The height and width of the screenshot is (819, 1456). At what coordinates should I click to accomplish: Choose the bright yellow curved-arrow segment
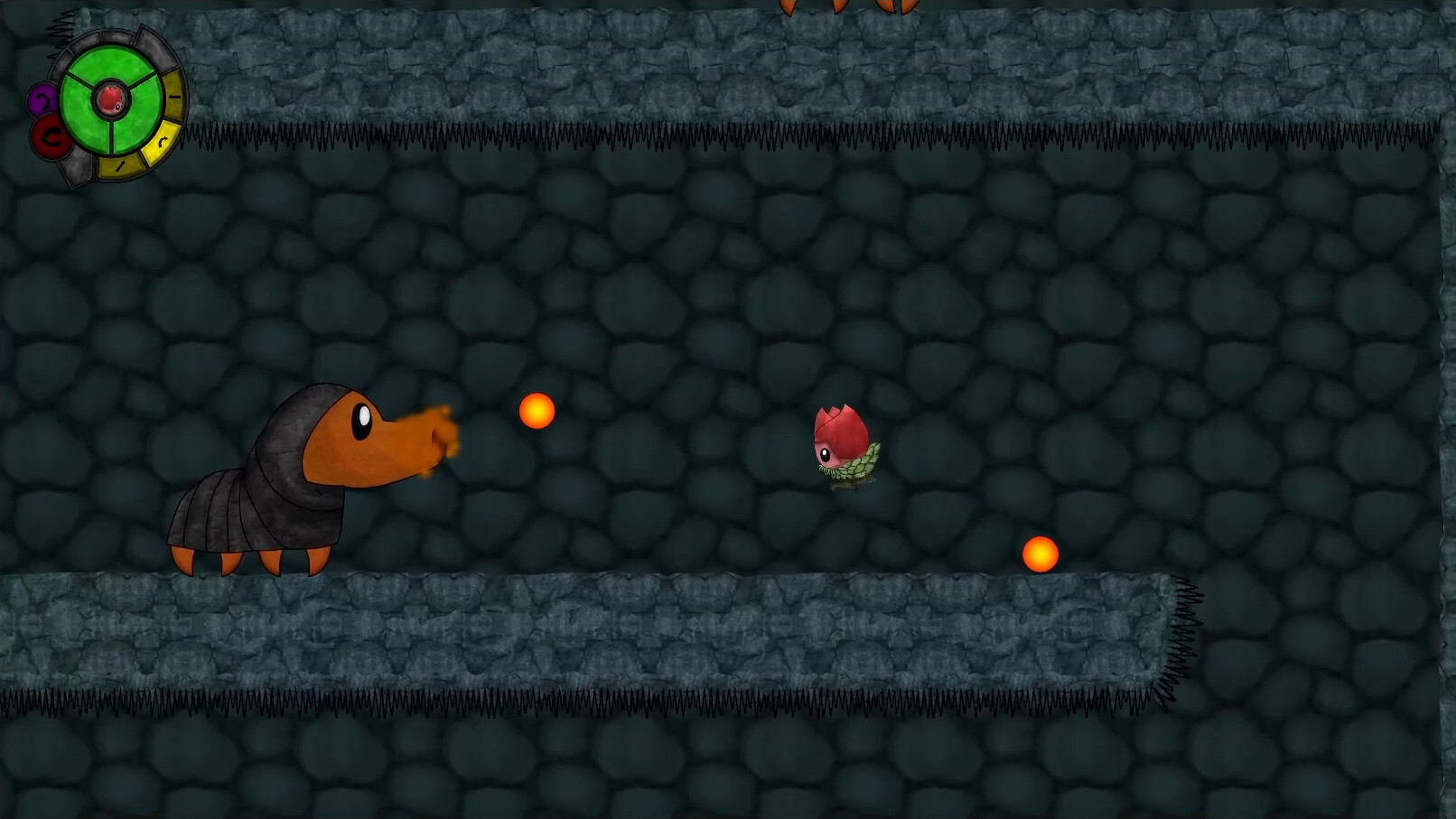coord(162,142)
